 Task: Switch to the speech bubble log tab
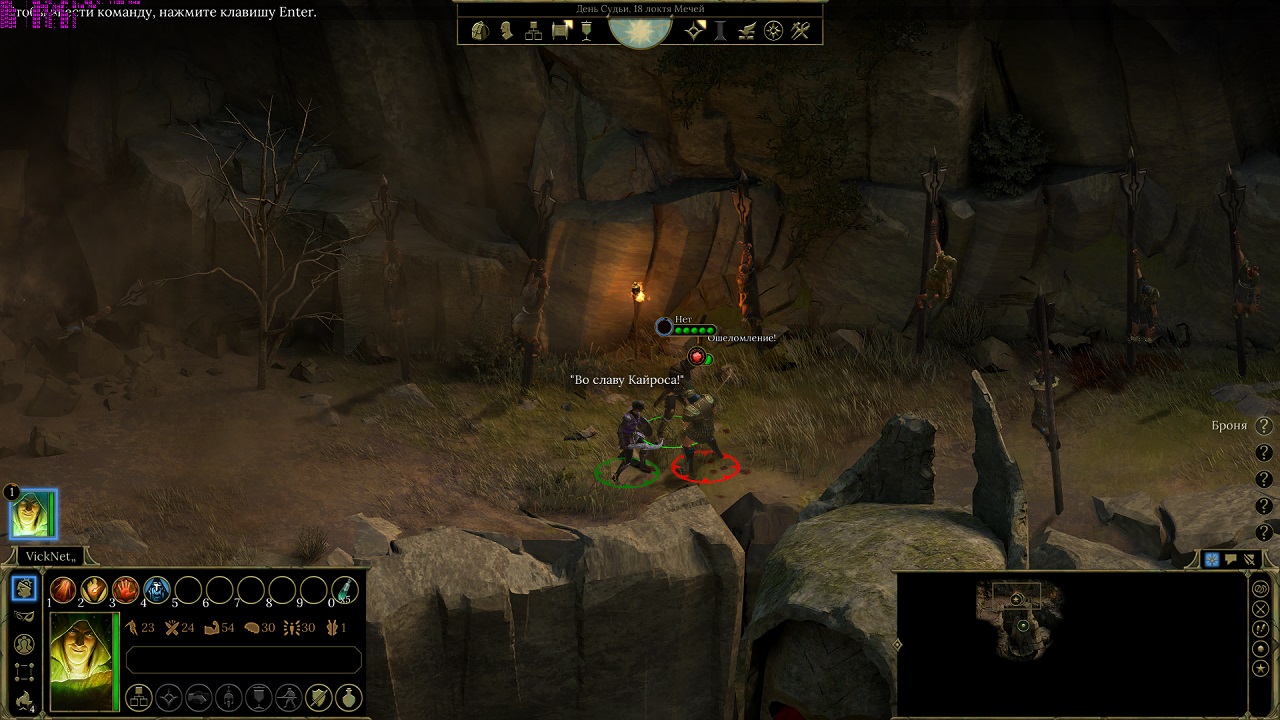click(x=1230, y=560)
